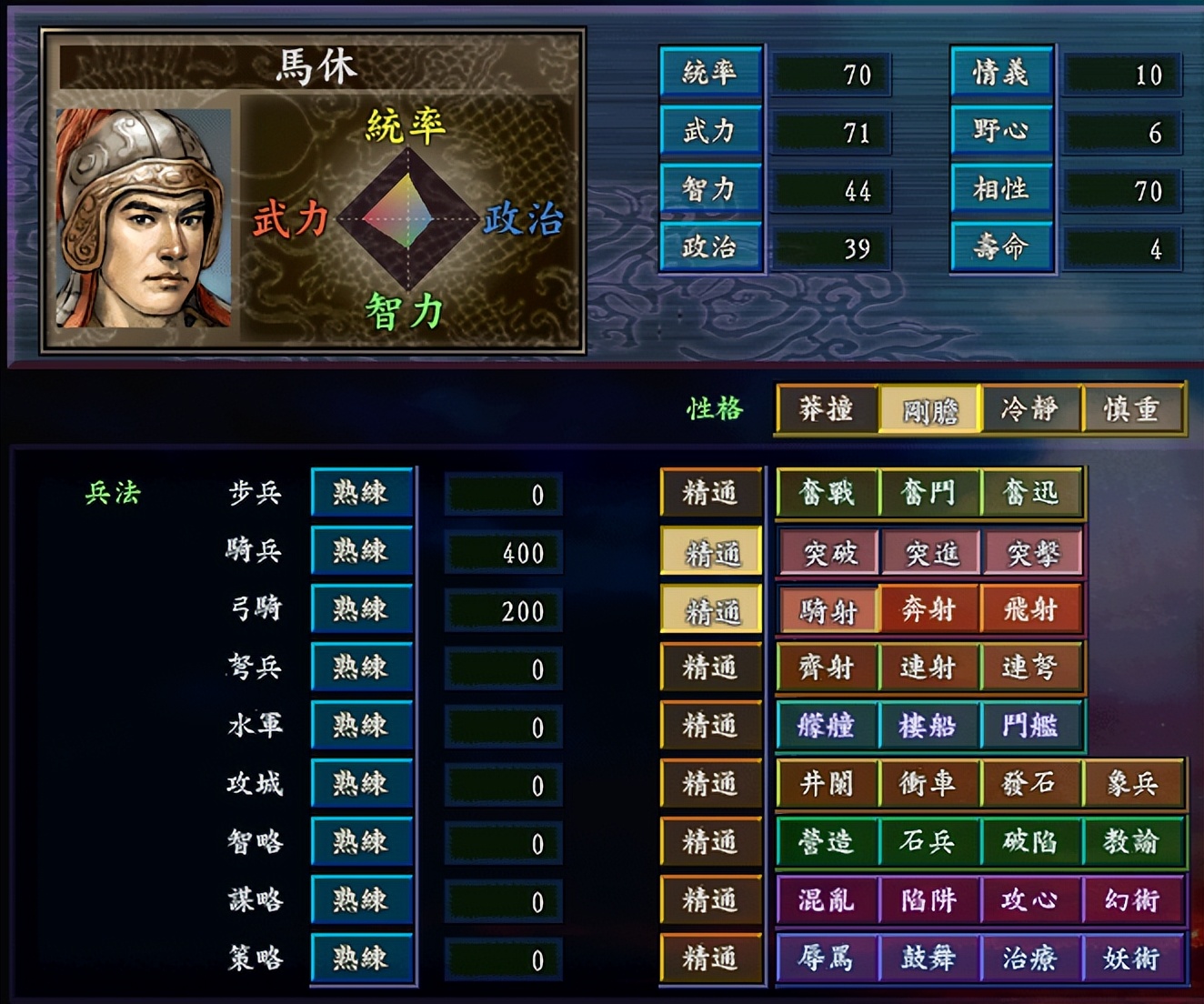Select the 騎射 mounted archery skill
This screenshot has height=1004, width=1204.
[x=826, y=610]
